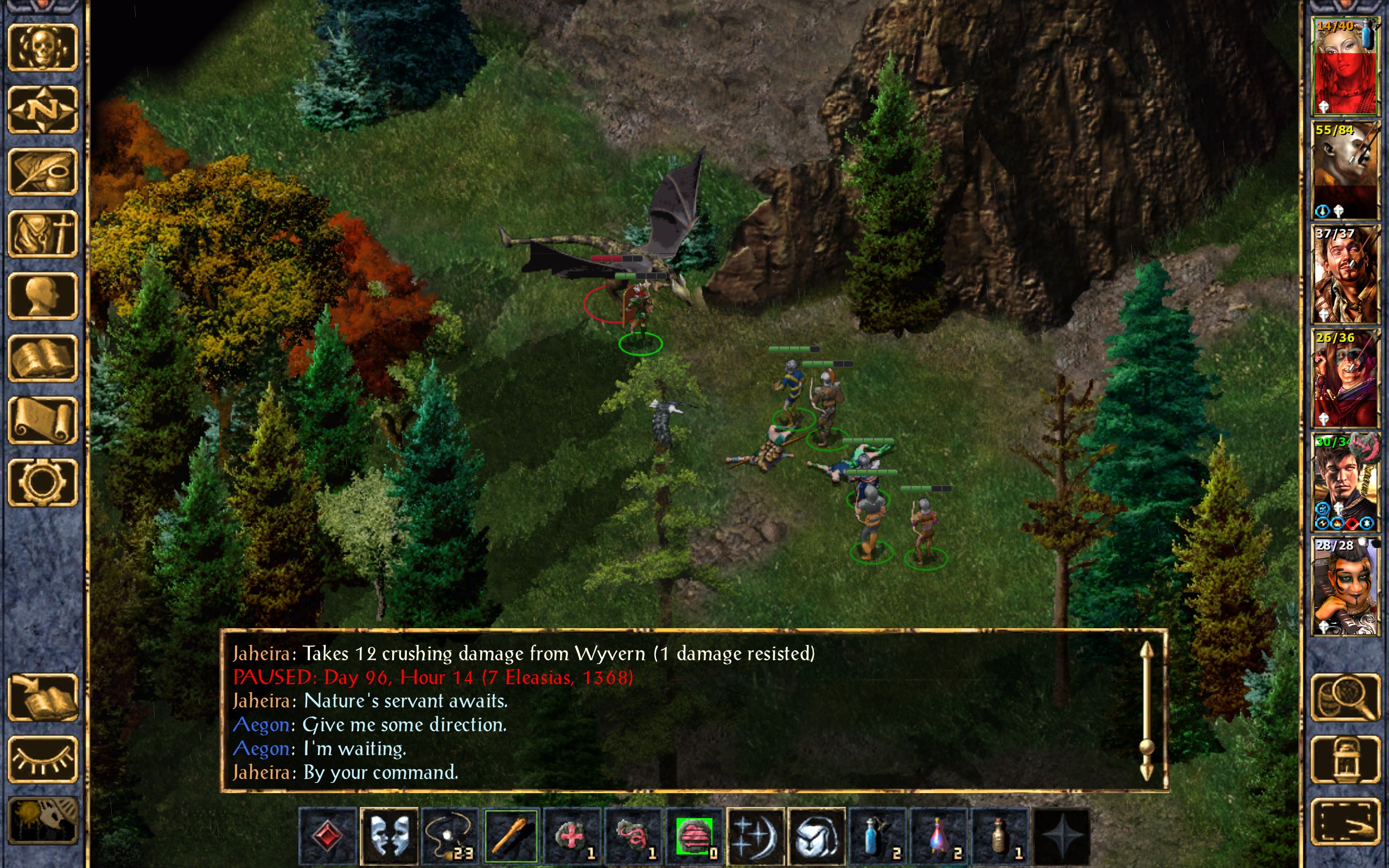
Task: Click the dashed-rectangle select all button
Action: click(1346, 821)
